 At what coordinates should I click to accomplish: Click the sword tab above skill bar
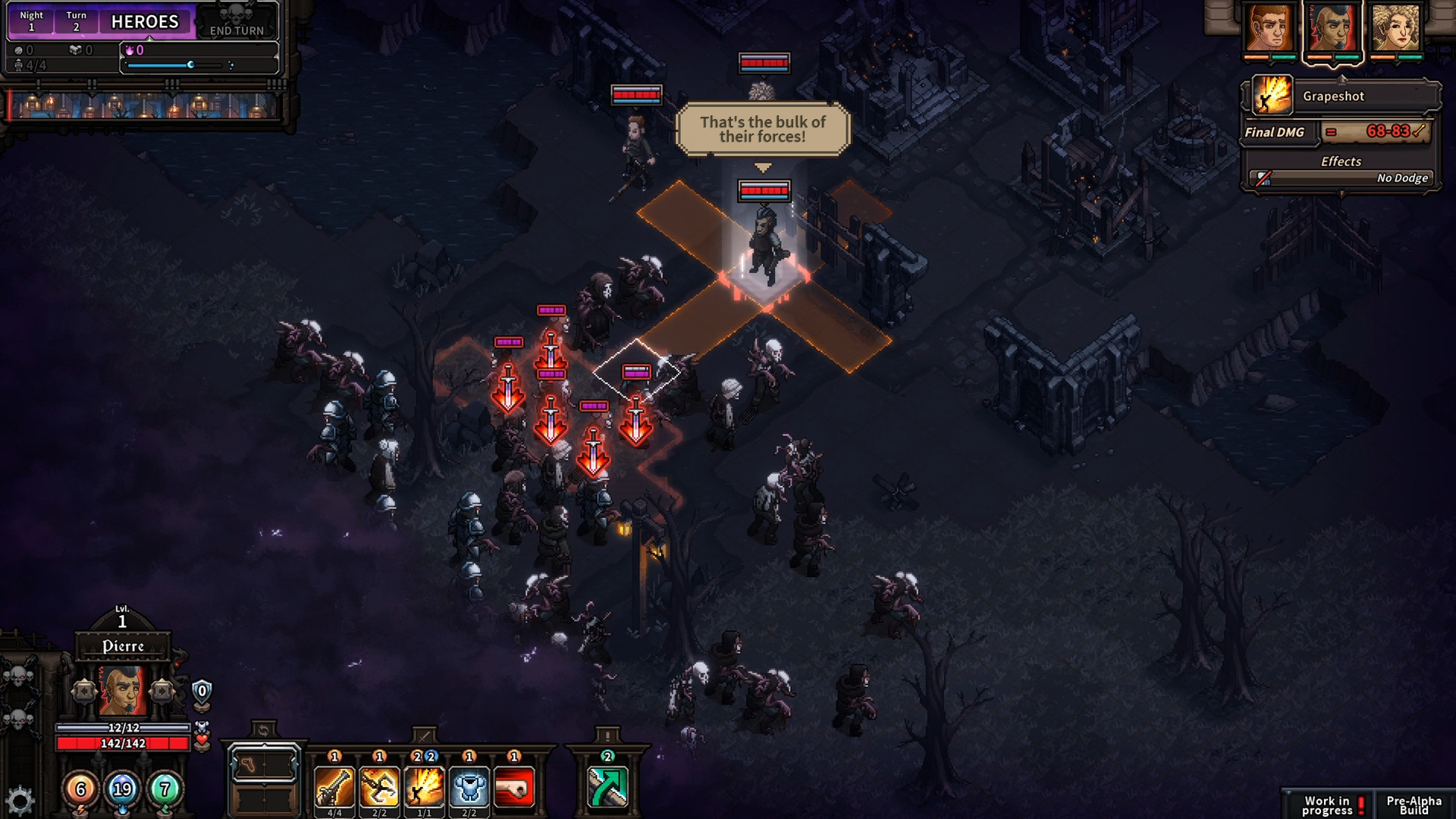[424, 735]
